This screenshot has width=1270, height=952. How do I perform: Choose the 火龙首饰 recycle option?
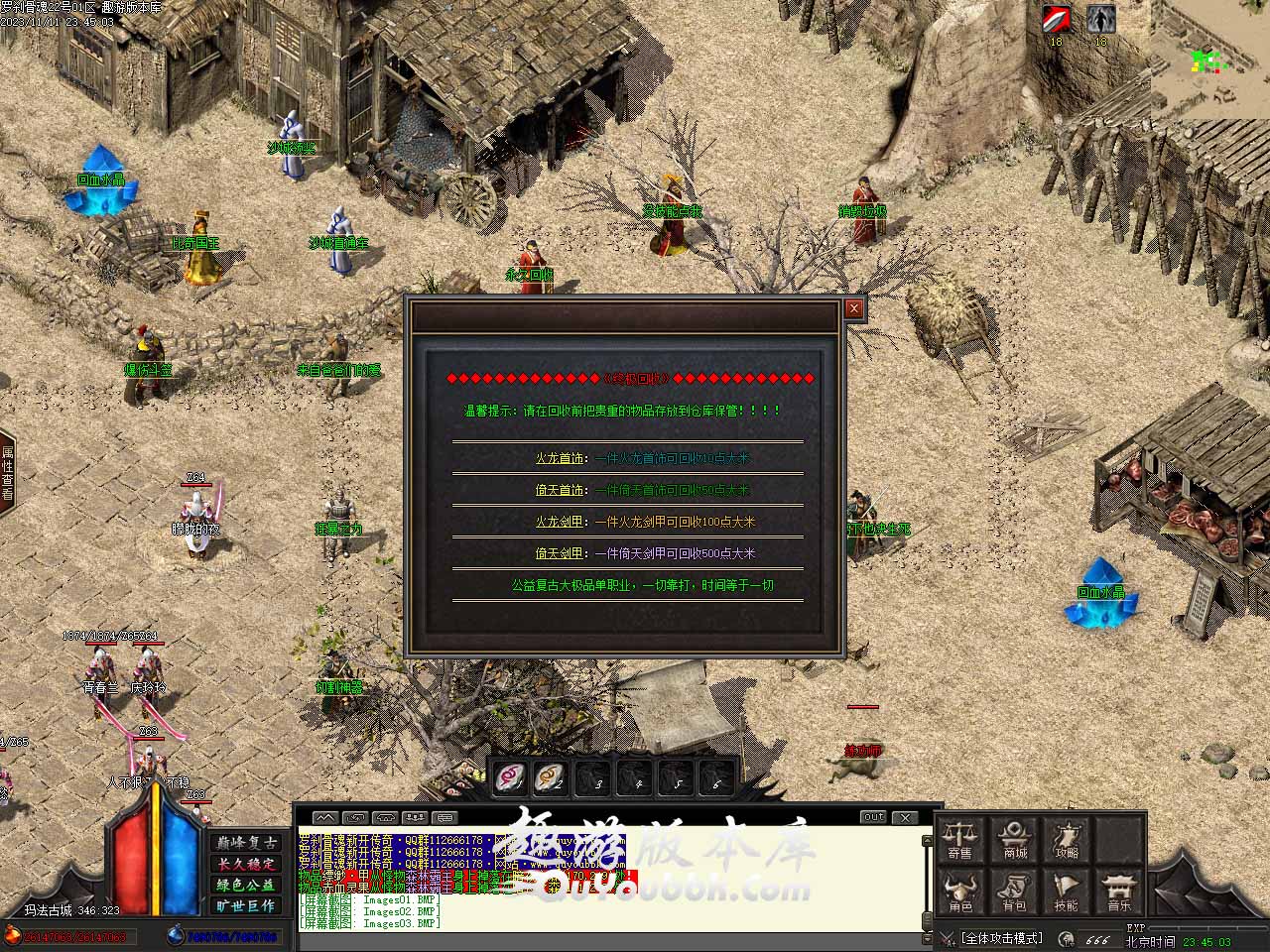561,458
